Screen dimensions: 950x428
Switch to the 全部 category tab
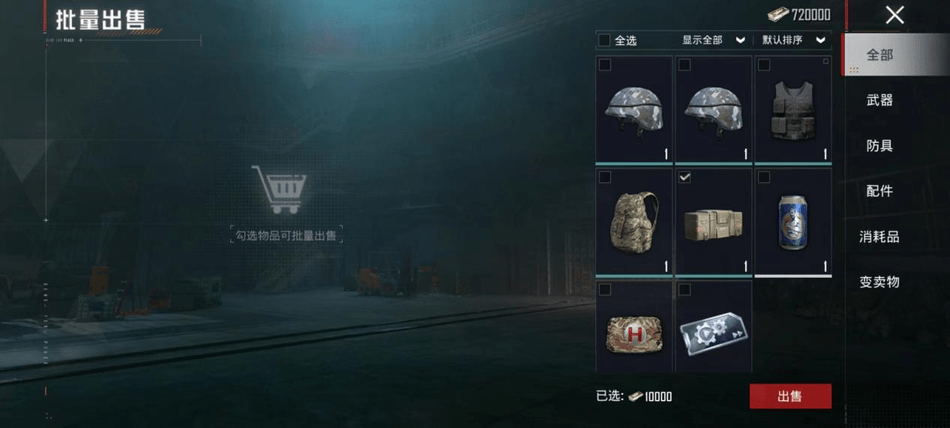(879, 55)
